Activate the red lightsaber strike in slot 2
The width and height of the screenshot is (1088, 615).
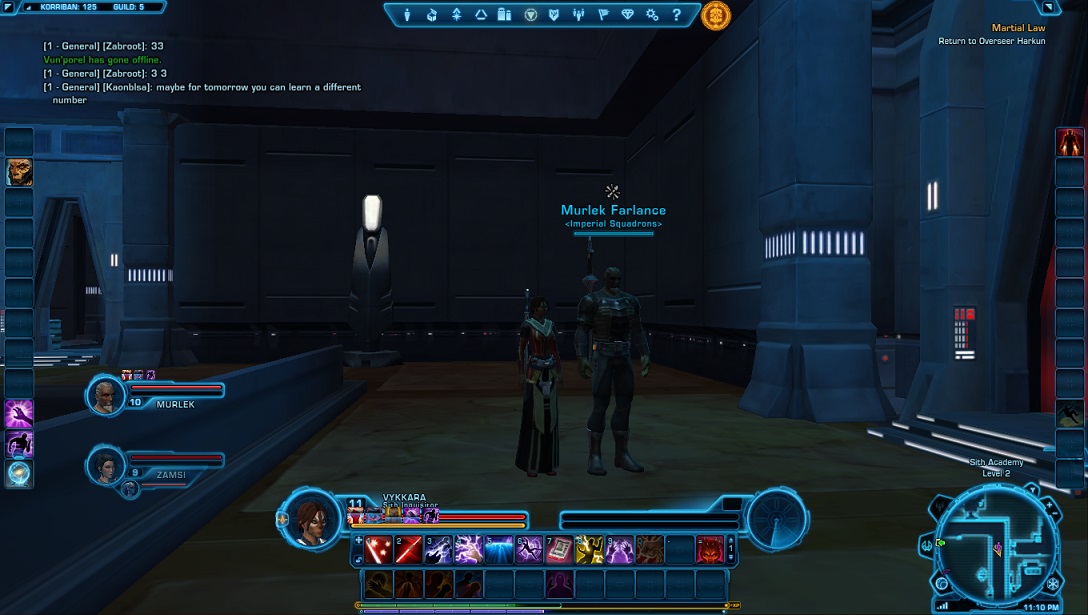(x=408, y=549)
